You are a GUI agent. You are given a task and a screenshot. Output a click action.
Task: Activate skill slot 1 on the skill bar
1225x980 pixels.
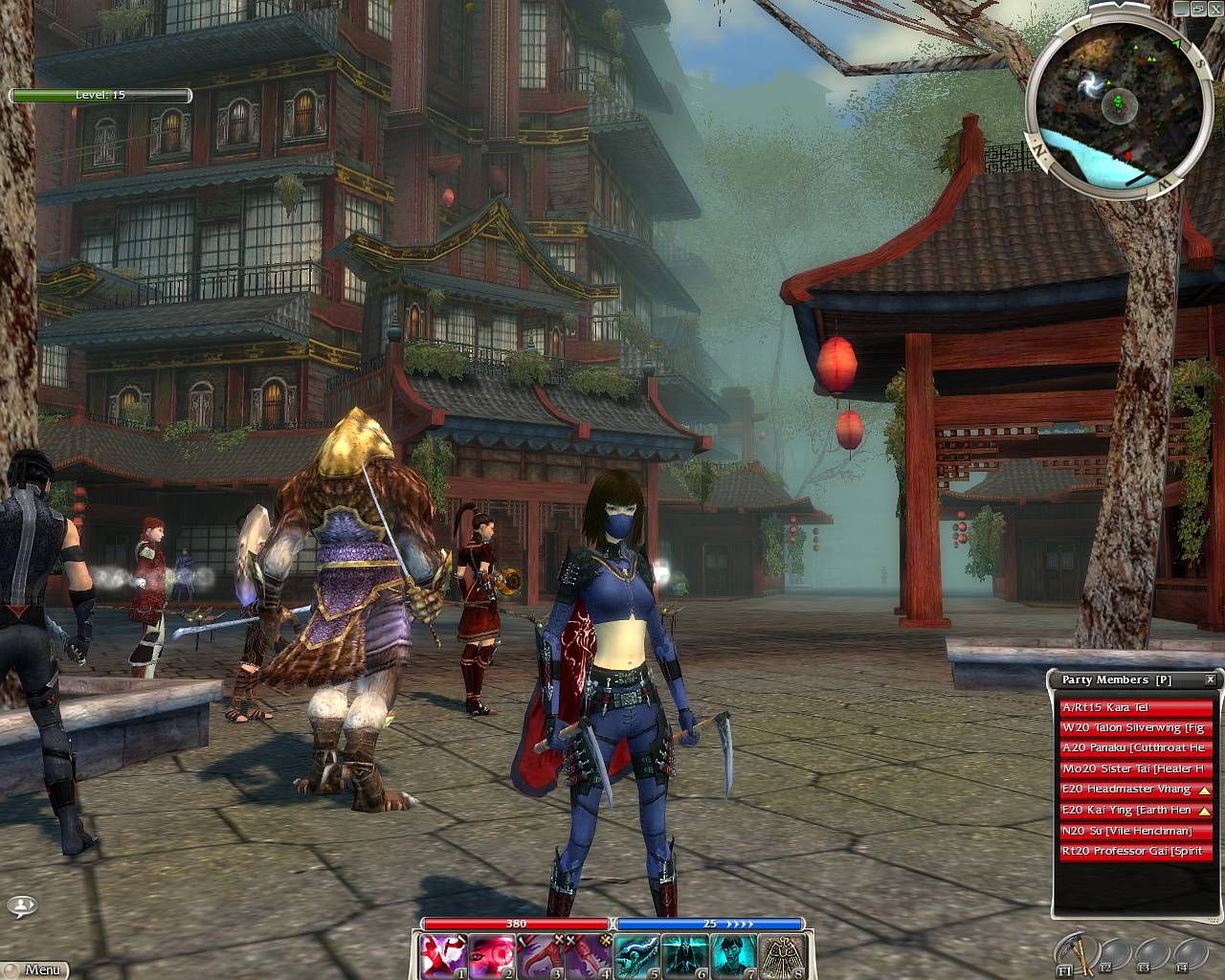tap(444, 956)
